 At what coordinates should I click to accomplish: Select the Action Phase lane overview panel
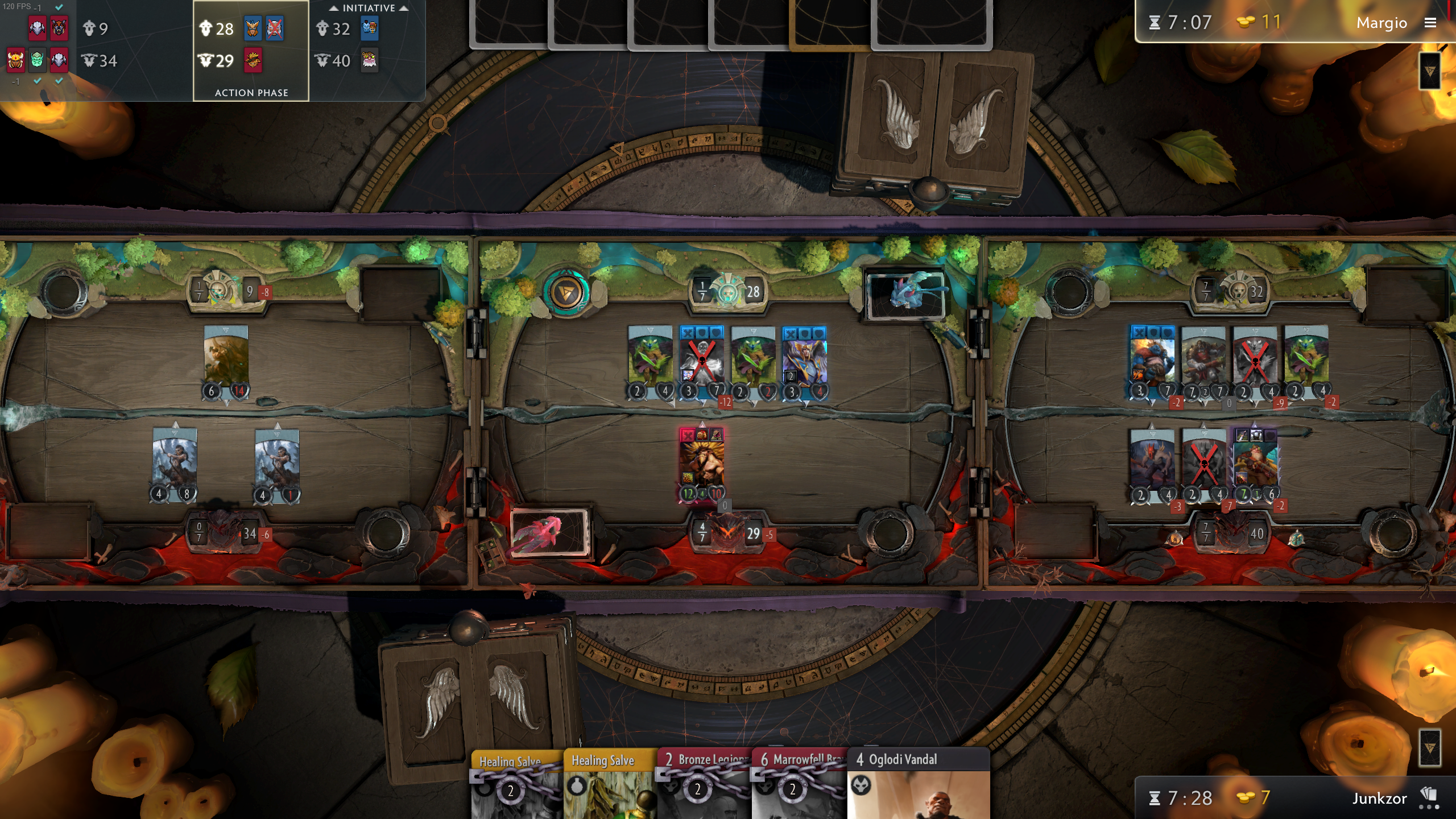point(251,50)
